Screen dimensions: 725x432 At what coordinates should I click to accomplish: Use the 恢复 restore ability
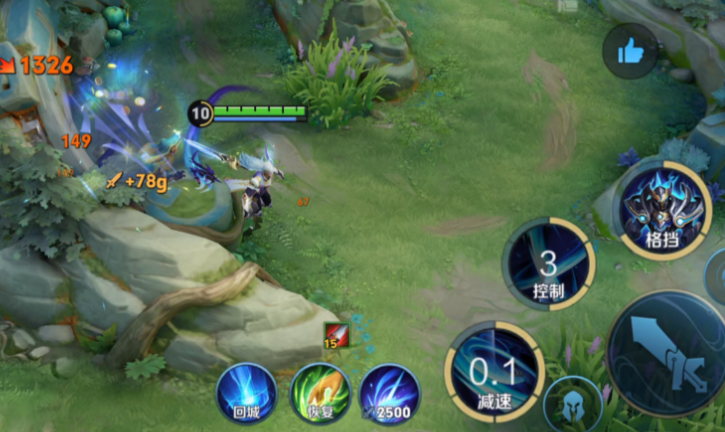[x=319, y=393]
